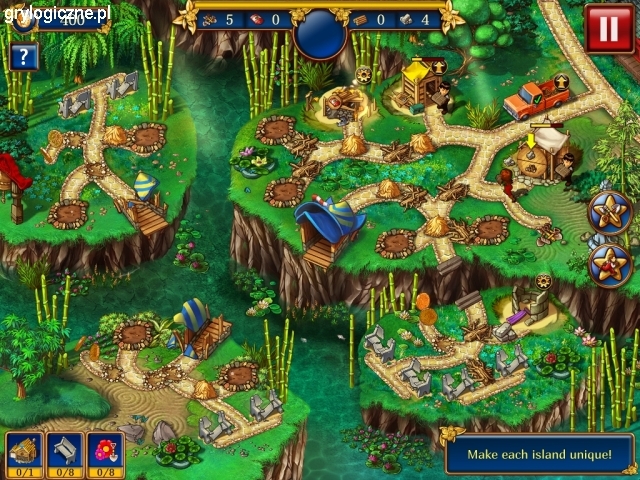Select the stone bench objective icon

point(62,453)
